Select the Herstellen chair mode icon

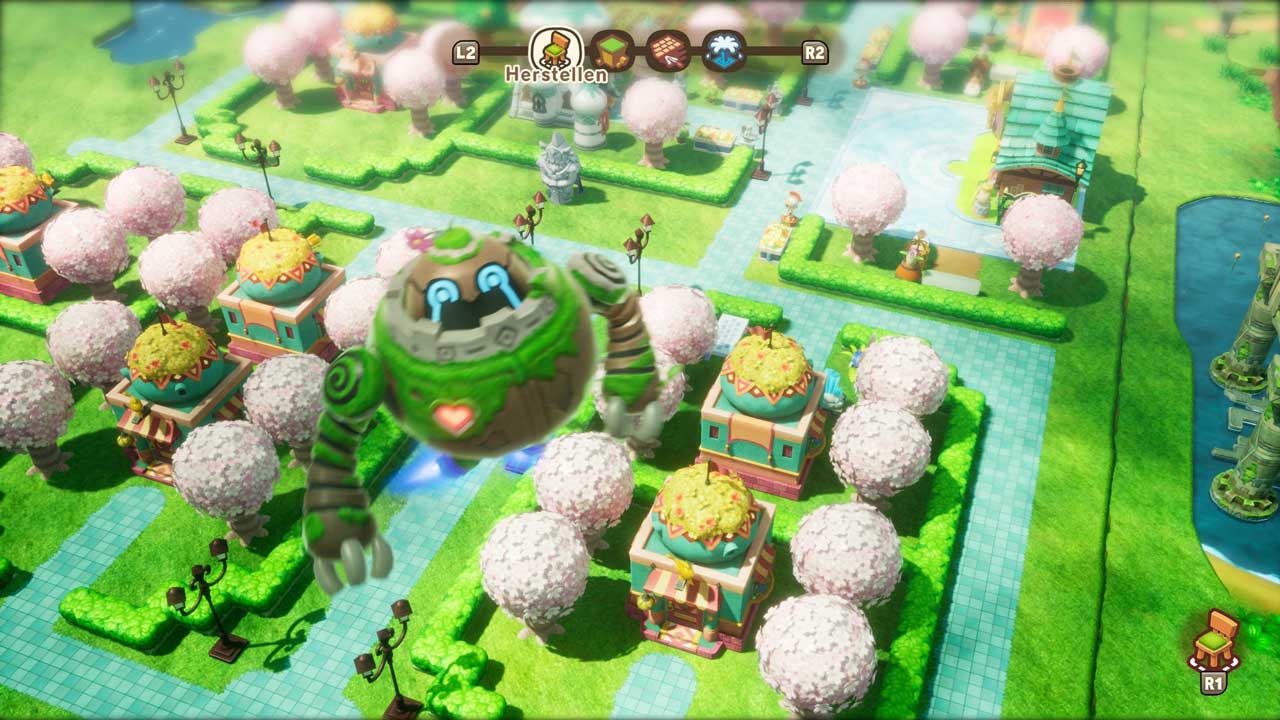[x=556, y=49]
